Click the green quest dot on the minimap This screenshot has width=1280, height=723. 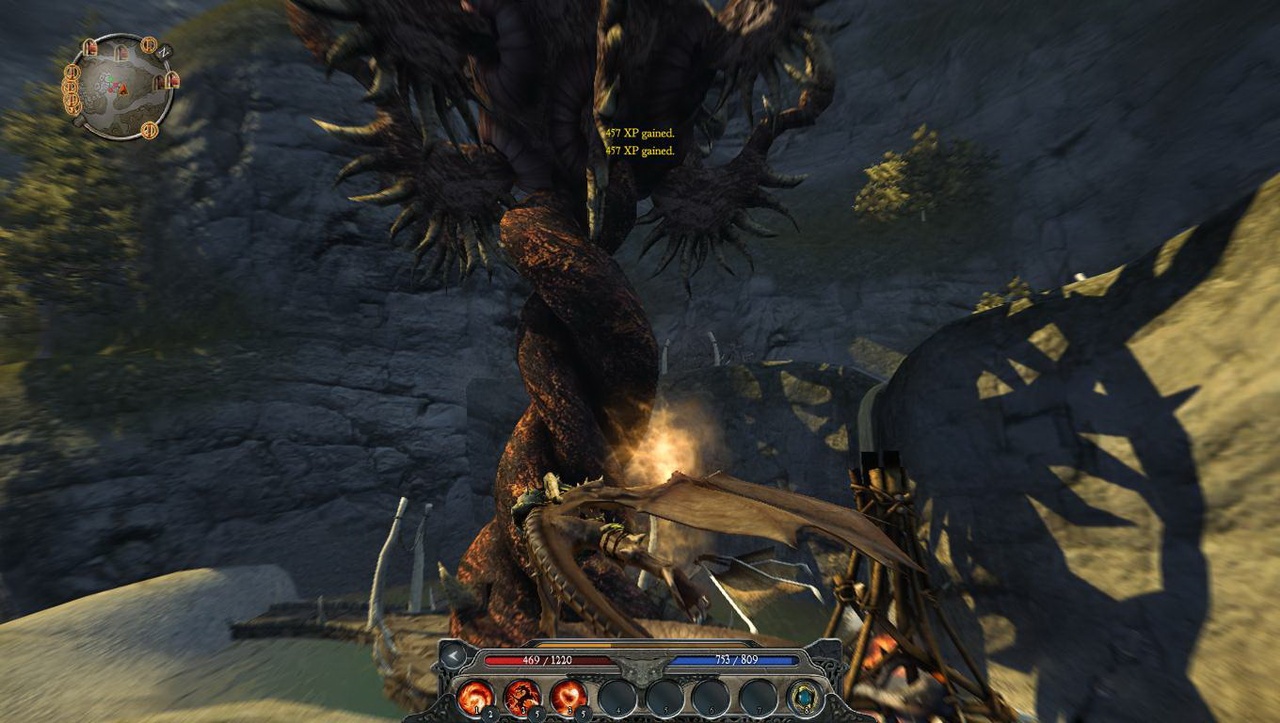pos(110,79)
